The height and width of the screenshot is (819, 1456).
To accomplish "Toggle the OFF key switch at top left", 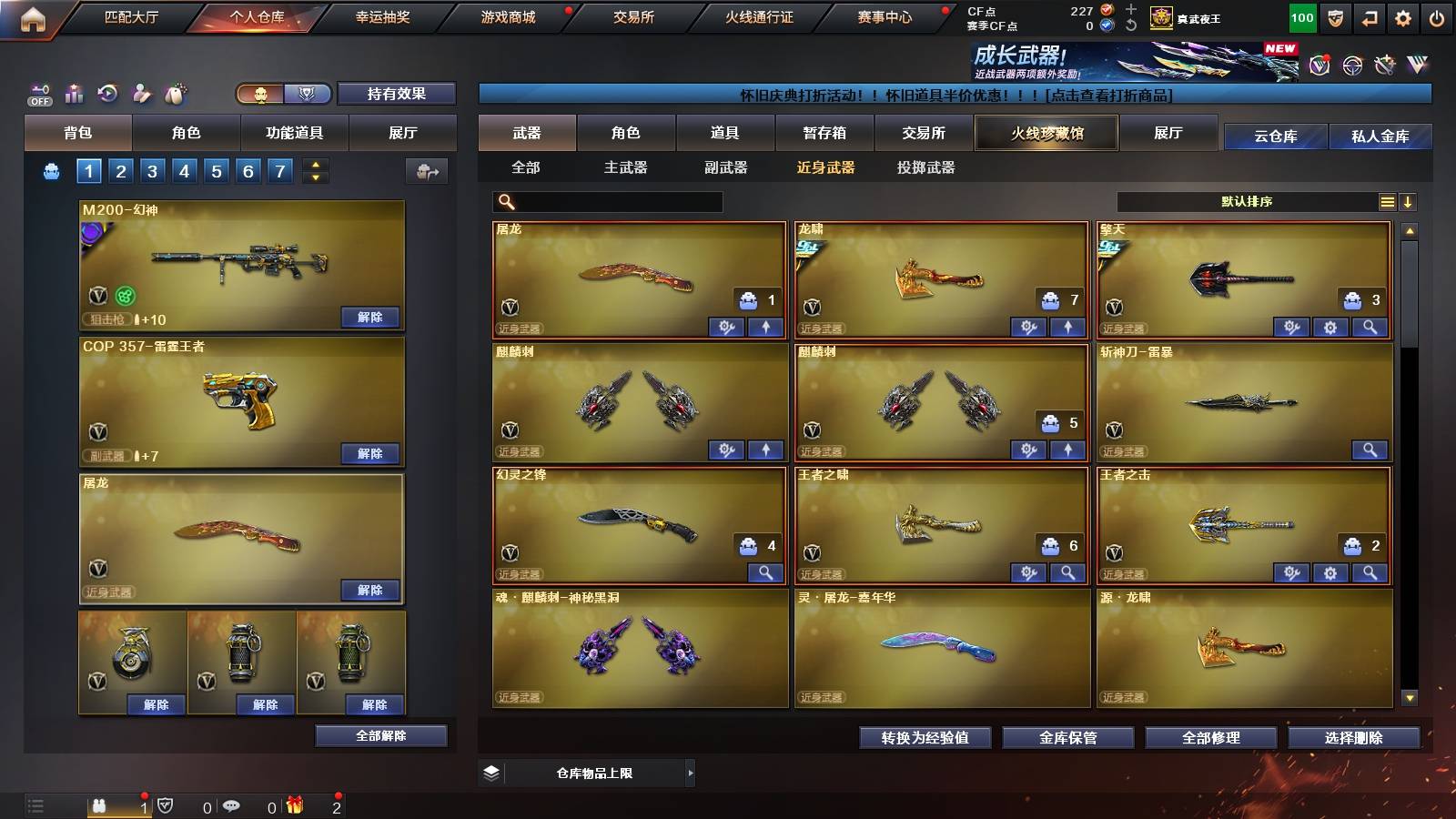I will [38, 92].
